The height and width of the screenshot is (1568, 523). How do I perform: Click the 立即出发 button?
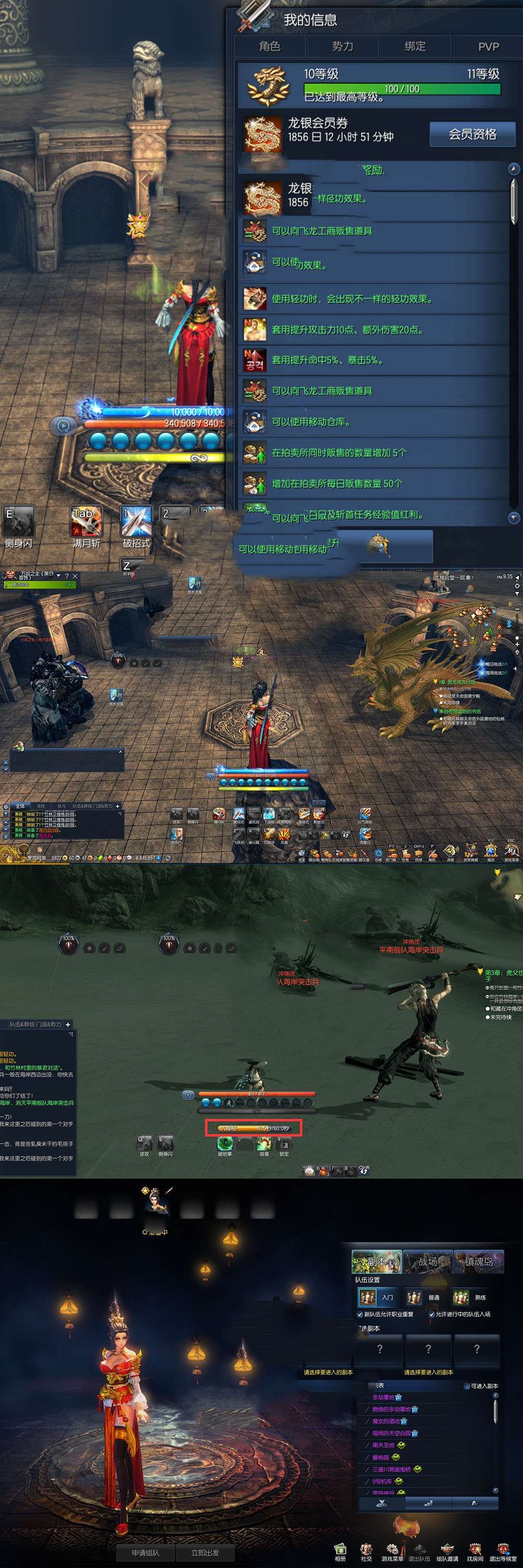[x=204, y=1552]
